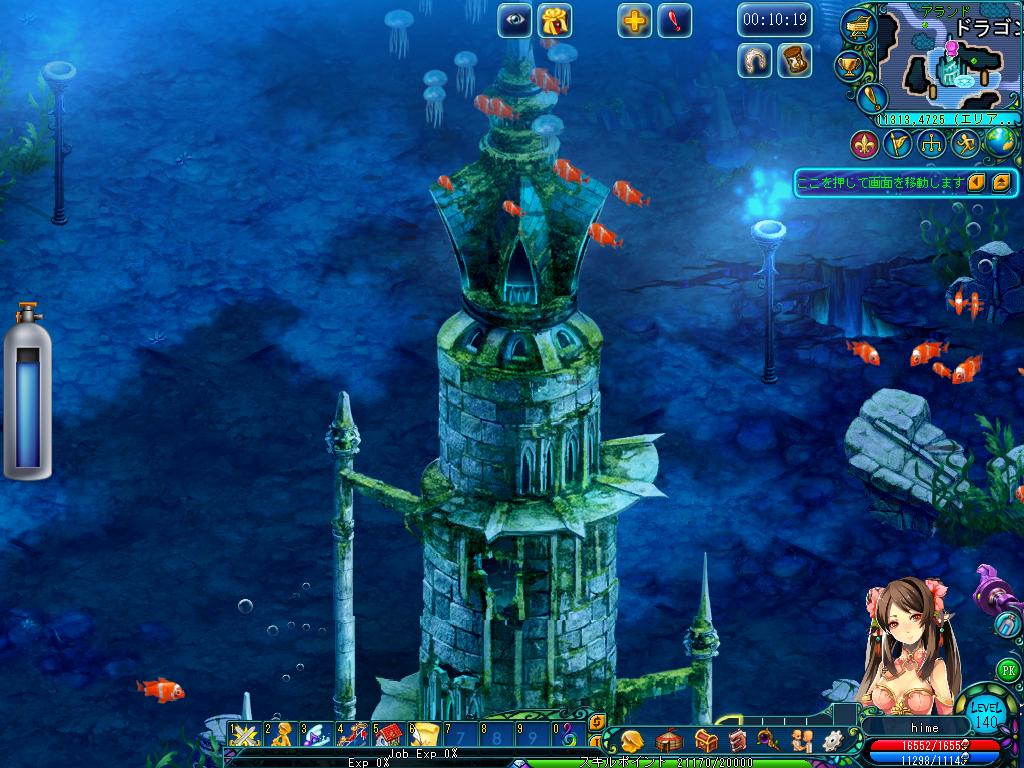Activate the crossed swords skill in slot 1
The height and width of the screenshot is (768, 1024).
tap(244, 736)
